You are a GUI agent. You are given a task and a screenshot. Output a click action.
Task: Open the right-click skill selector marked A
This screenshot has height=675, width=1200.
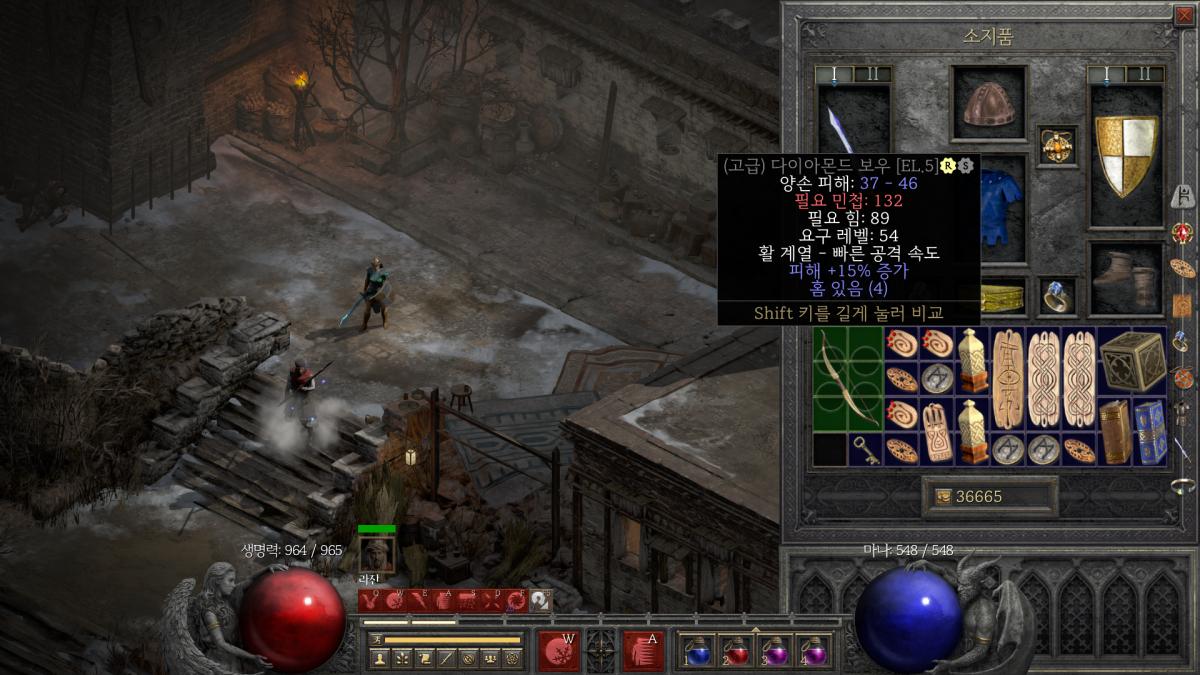pyautogui.click(x=642, y=651)
